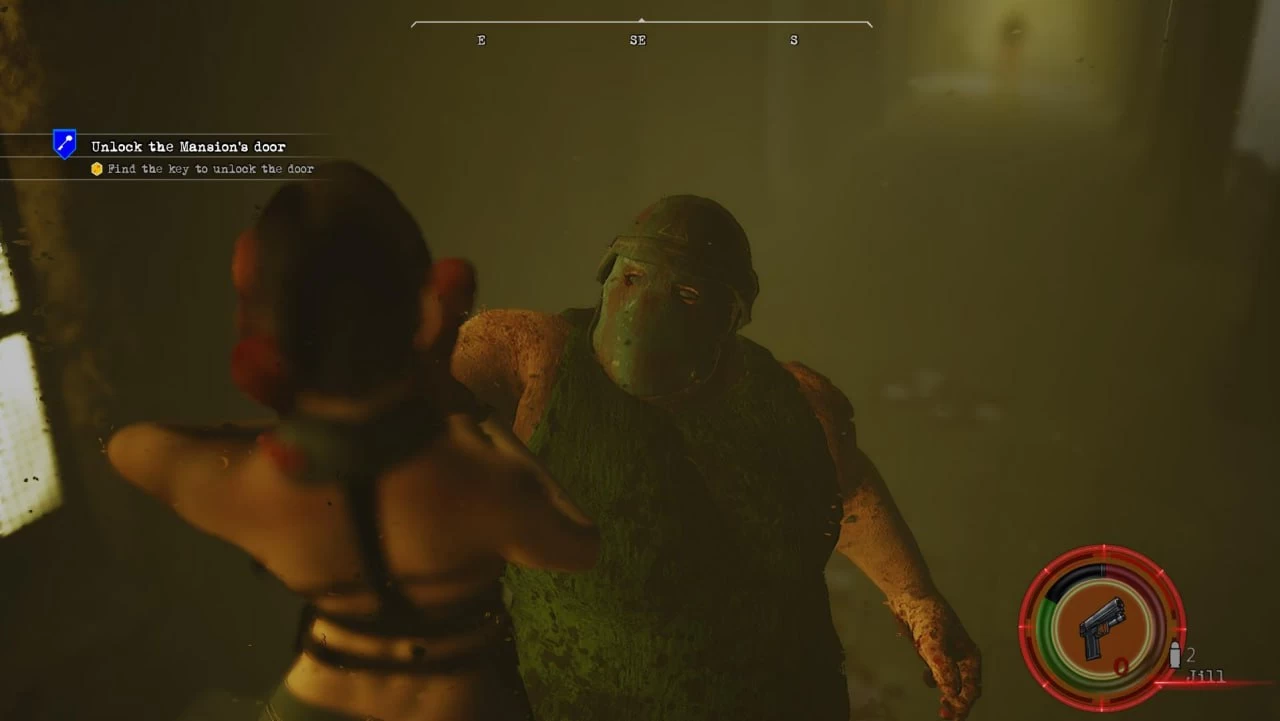Viewport: 1280px width, 721px height.
Task: Click the blue quest shield icon
Action: click(65, 145)
